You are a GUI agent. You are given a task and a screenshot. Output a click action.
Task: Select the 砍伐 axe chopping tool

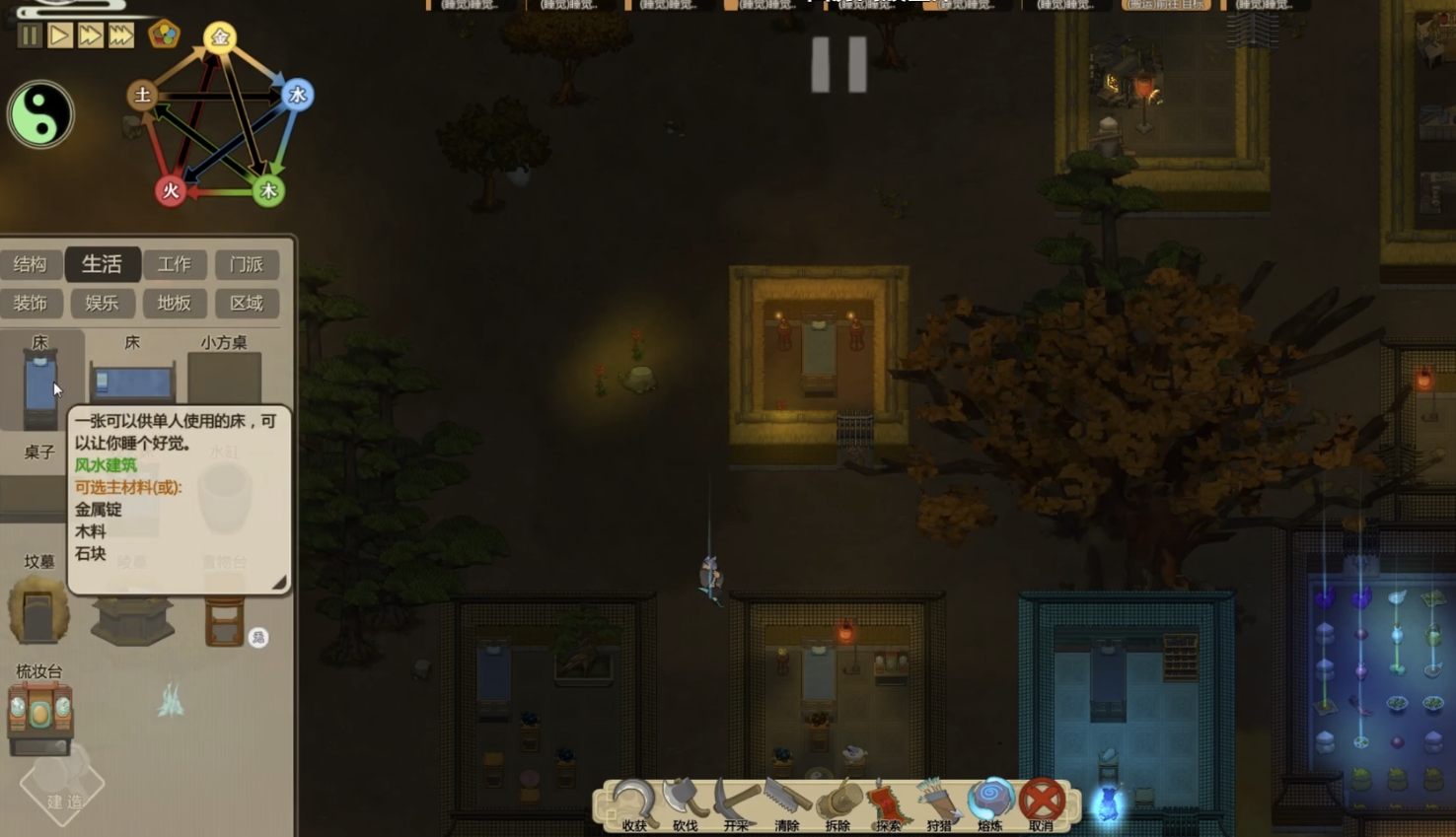pos(685,803)
